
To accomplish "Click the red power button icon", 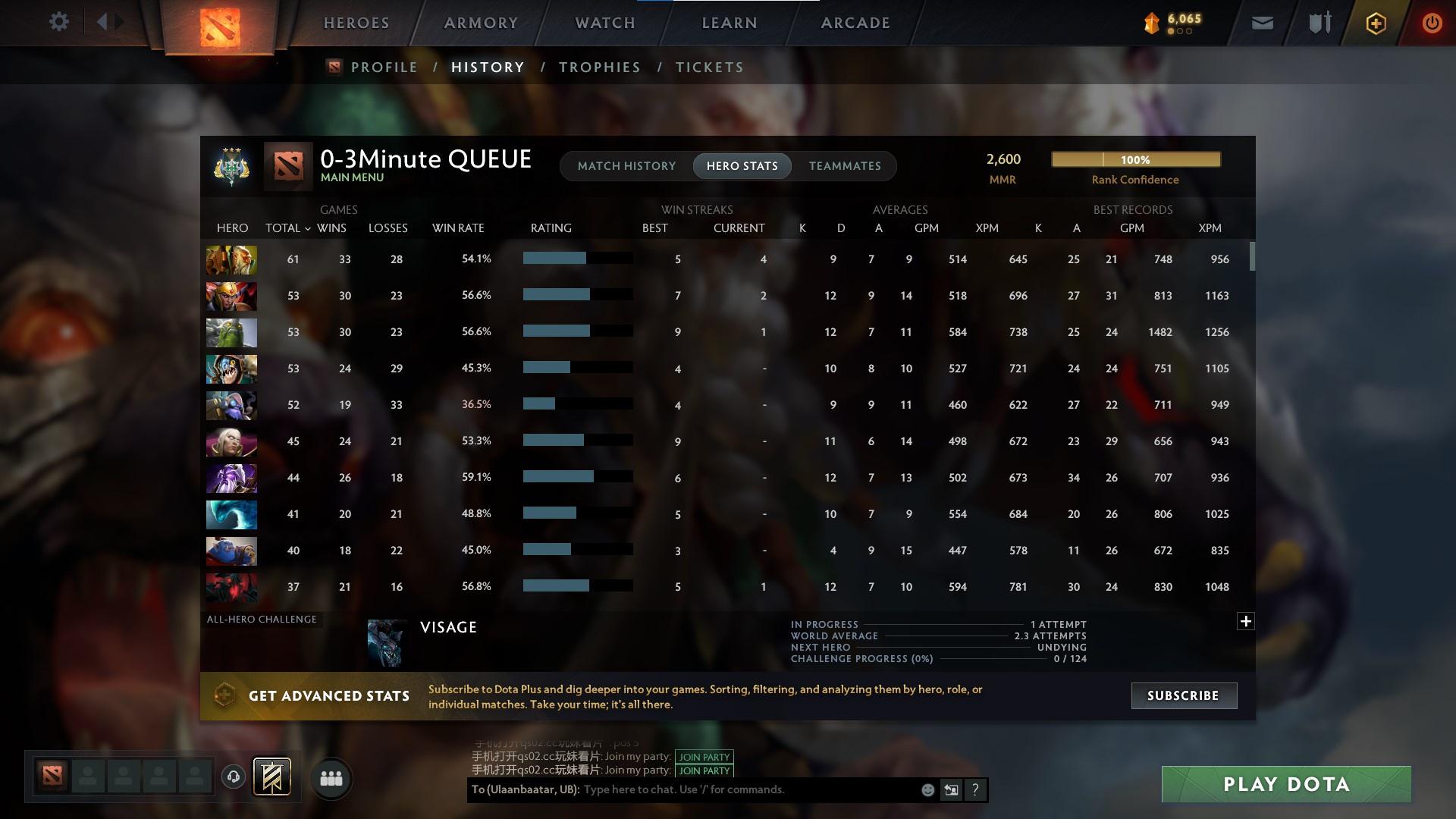I will [x=1432, y=22].
